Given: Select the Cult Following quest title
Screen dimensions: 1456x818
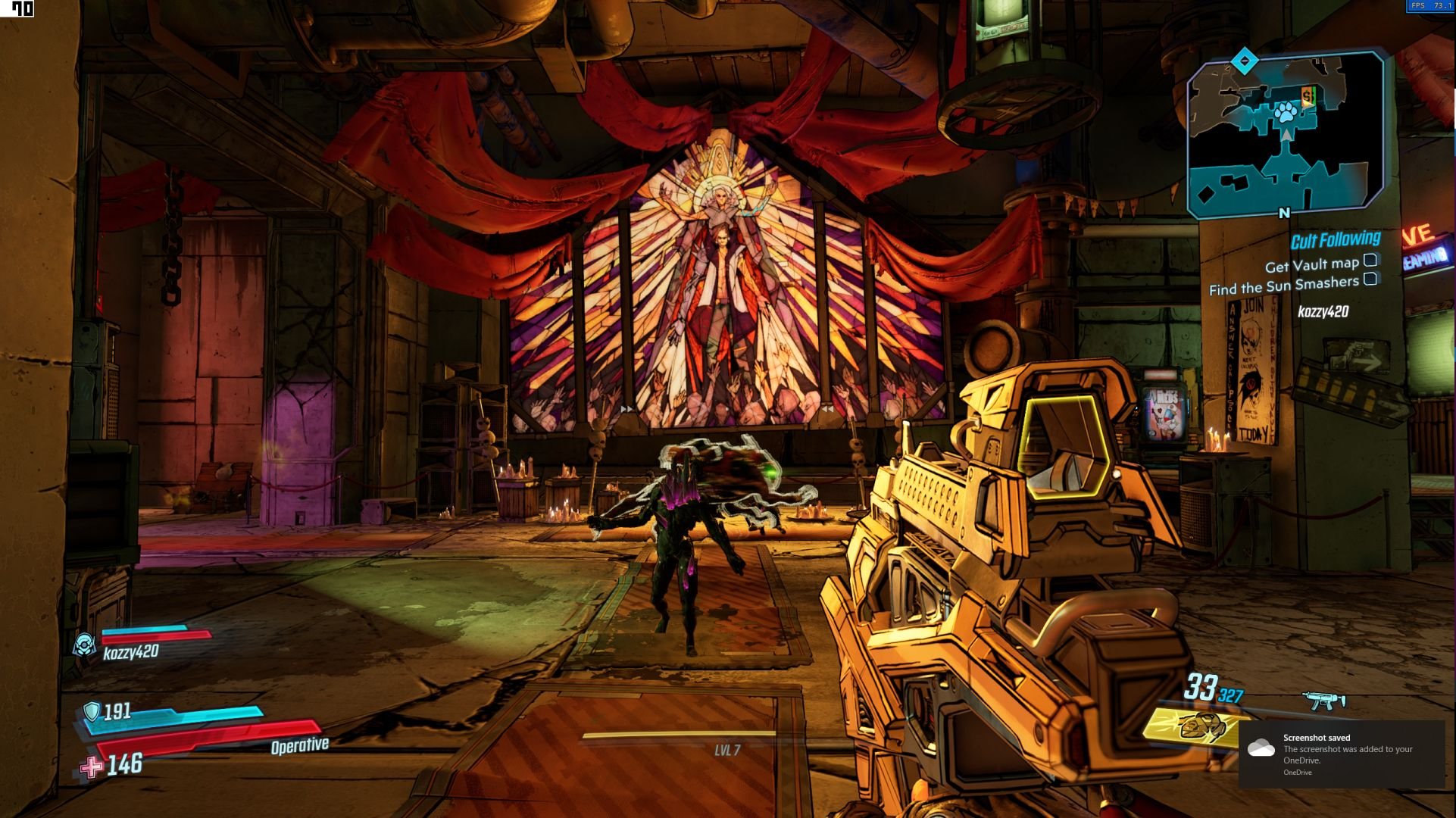Looking at the screenshot, I should 1335,240.
